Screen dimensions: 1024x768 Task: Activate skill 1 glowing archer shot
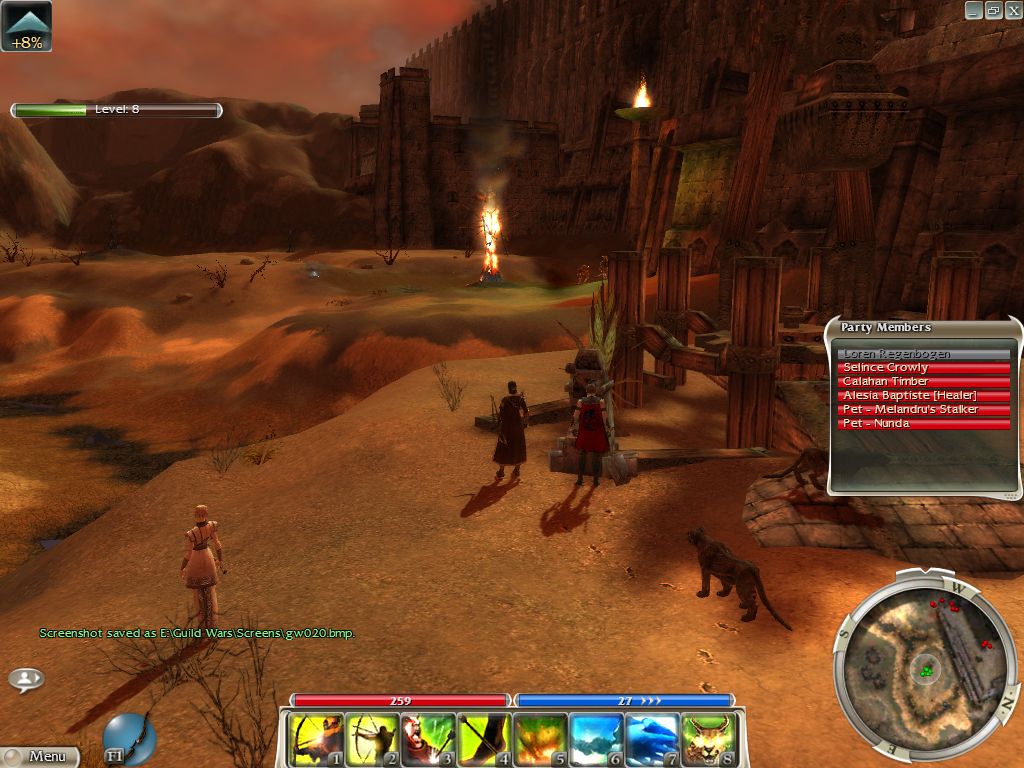click(316, 740)
